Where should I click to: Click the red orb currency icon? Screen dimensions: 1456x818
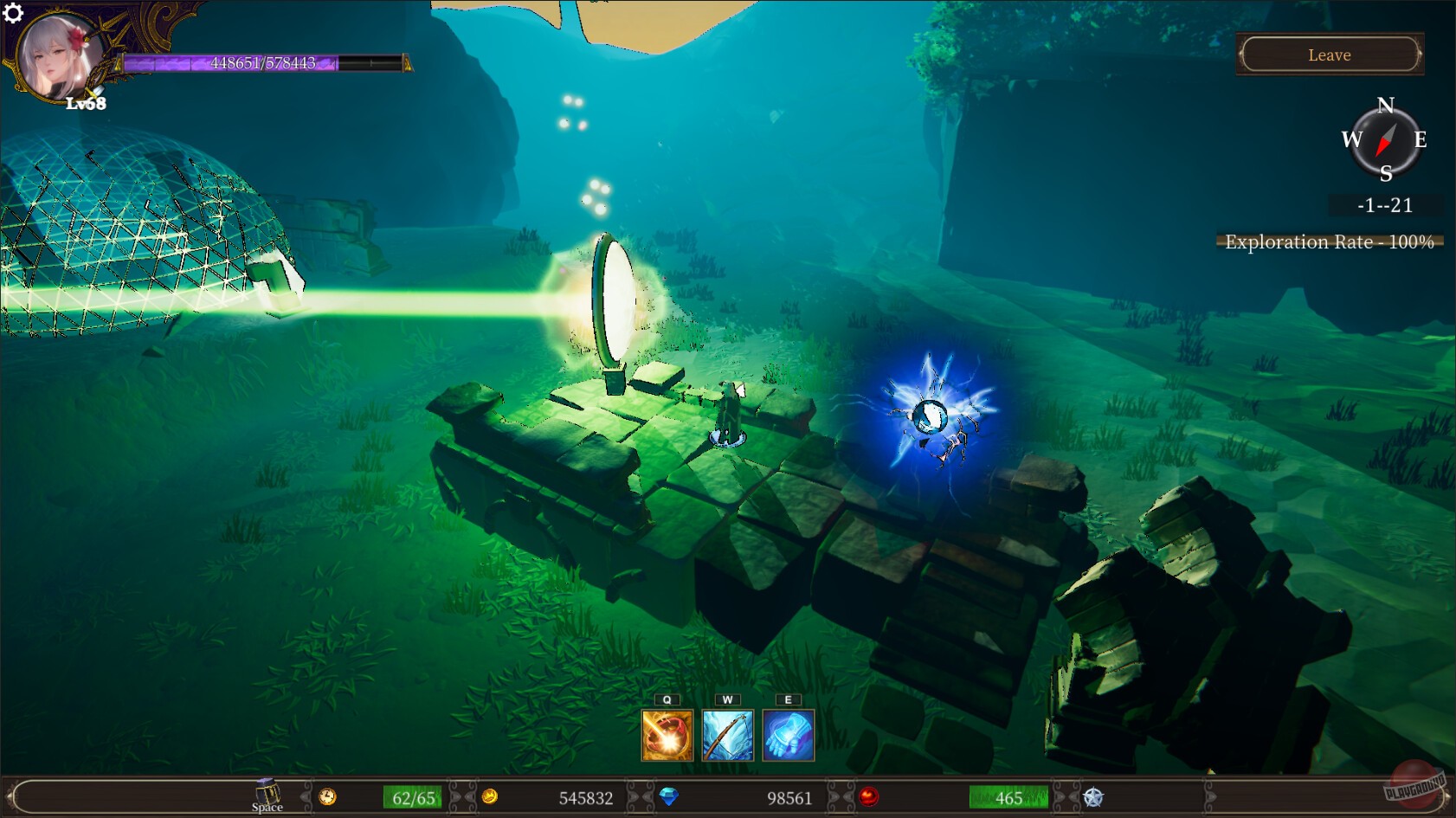870,798
